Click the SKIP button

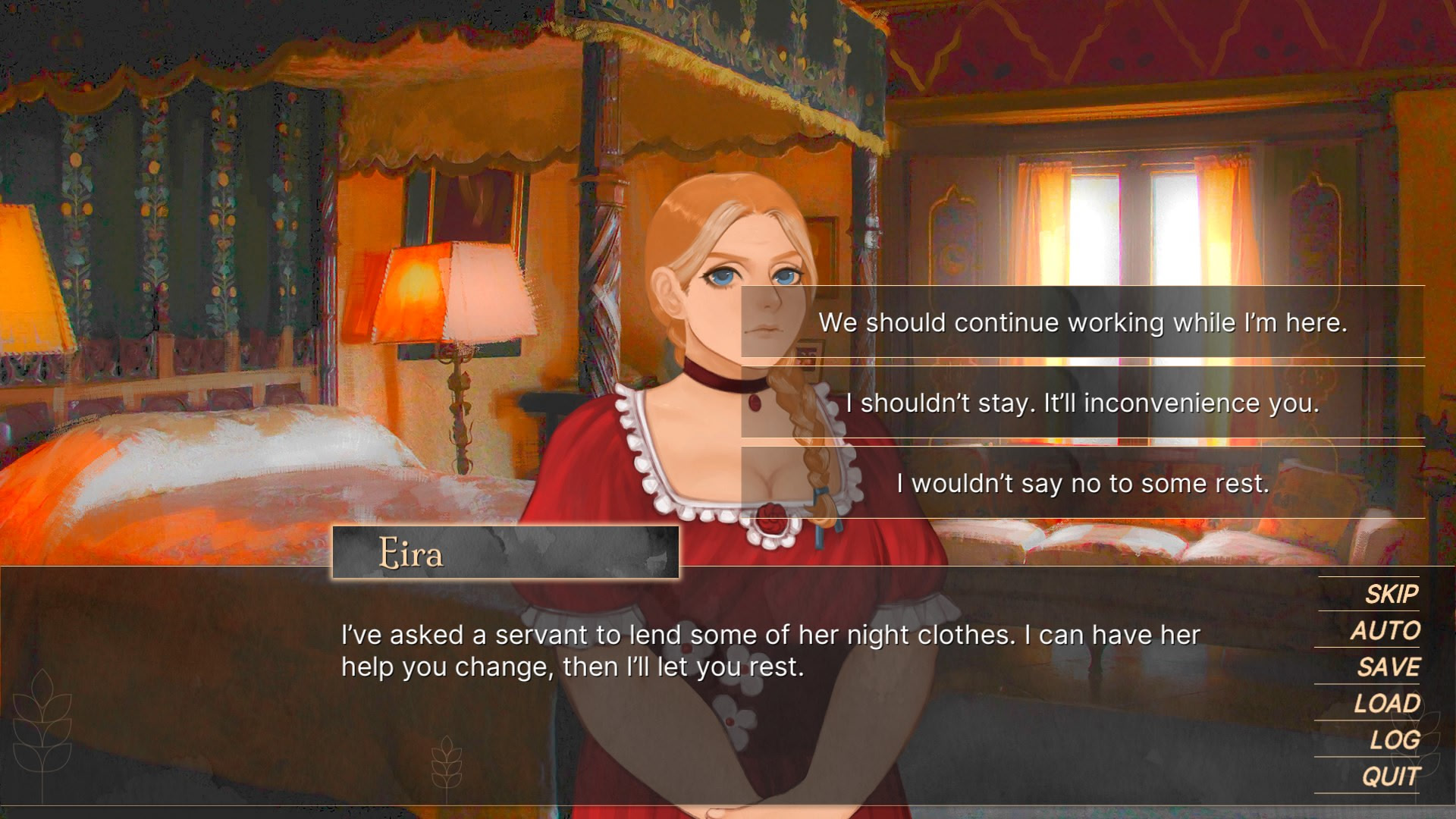coord(1391,594)
